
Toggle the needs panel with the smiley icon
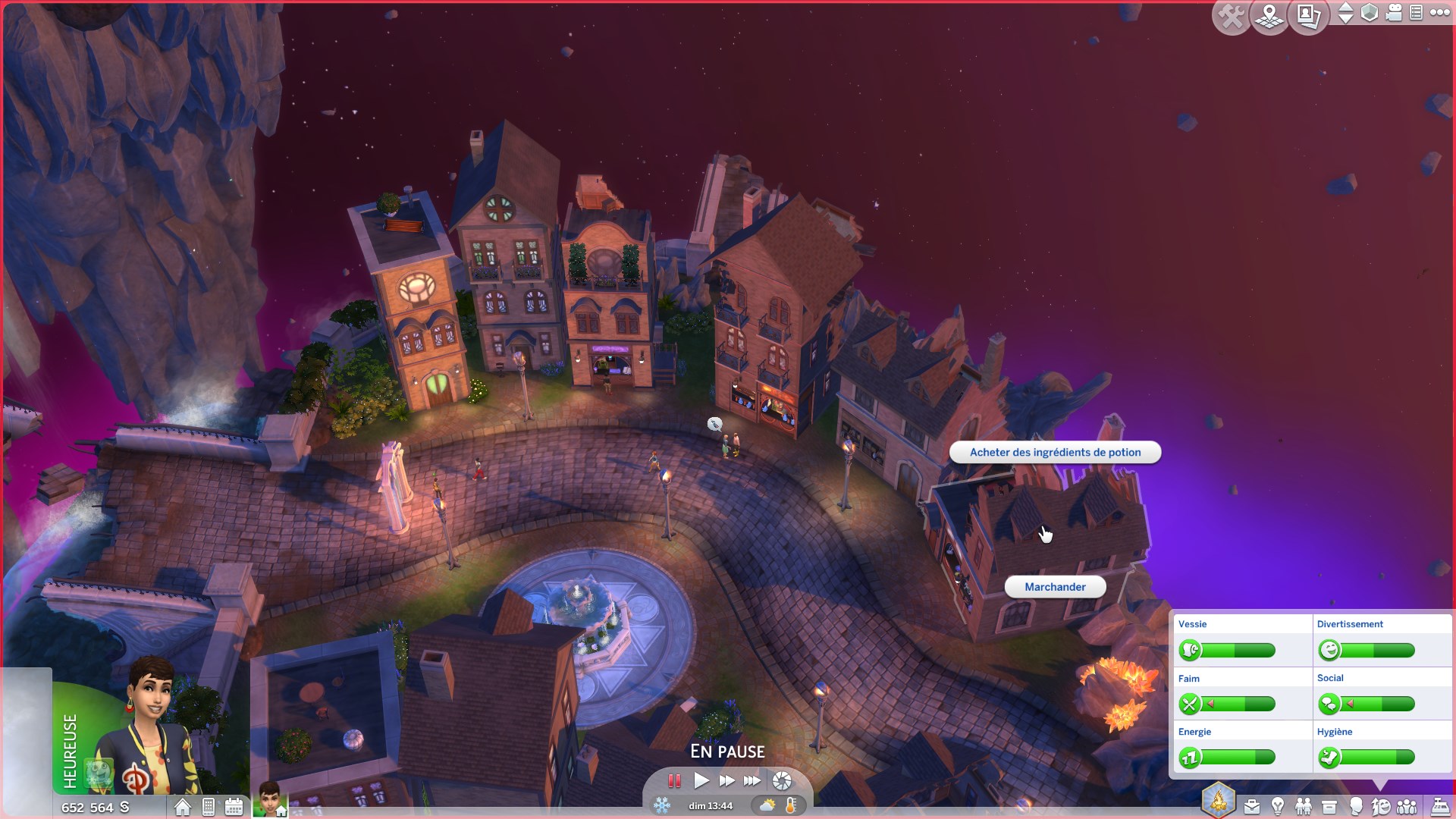(1382, 806)
